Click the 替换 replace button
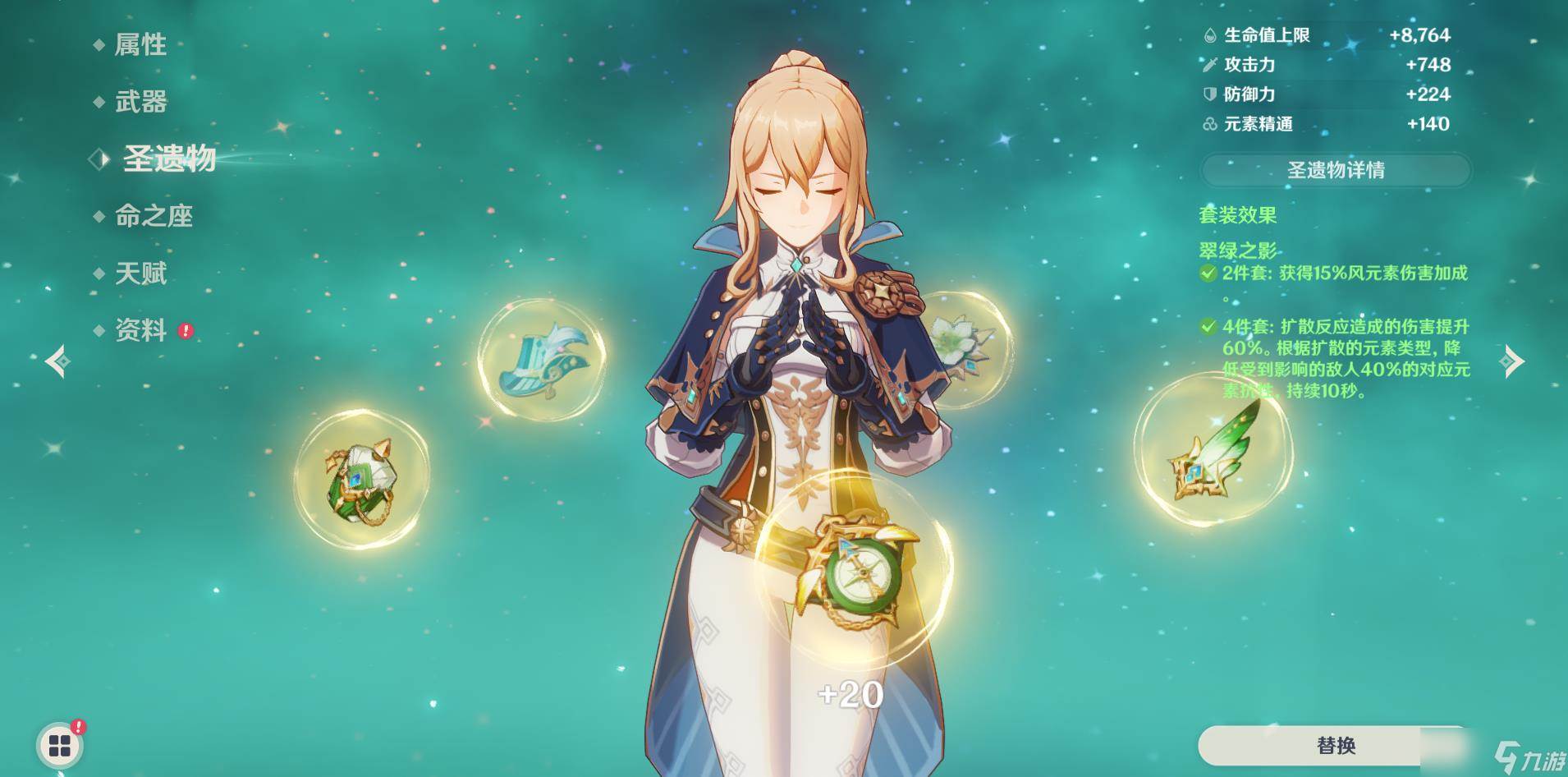The image size is (1568, 777). point(1335,745)
